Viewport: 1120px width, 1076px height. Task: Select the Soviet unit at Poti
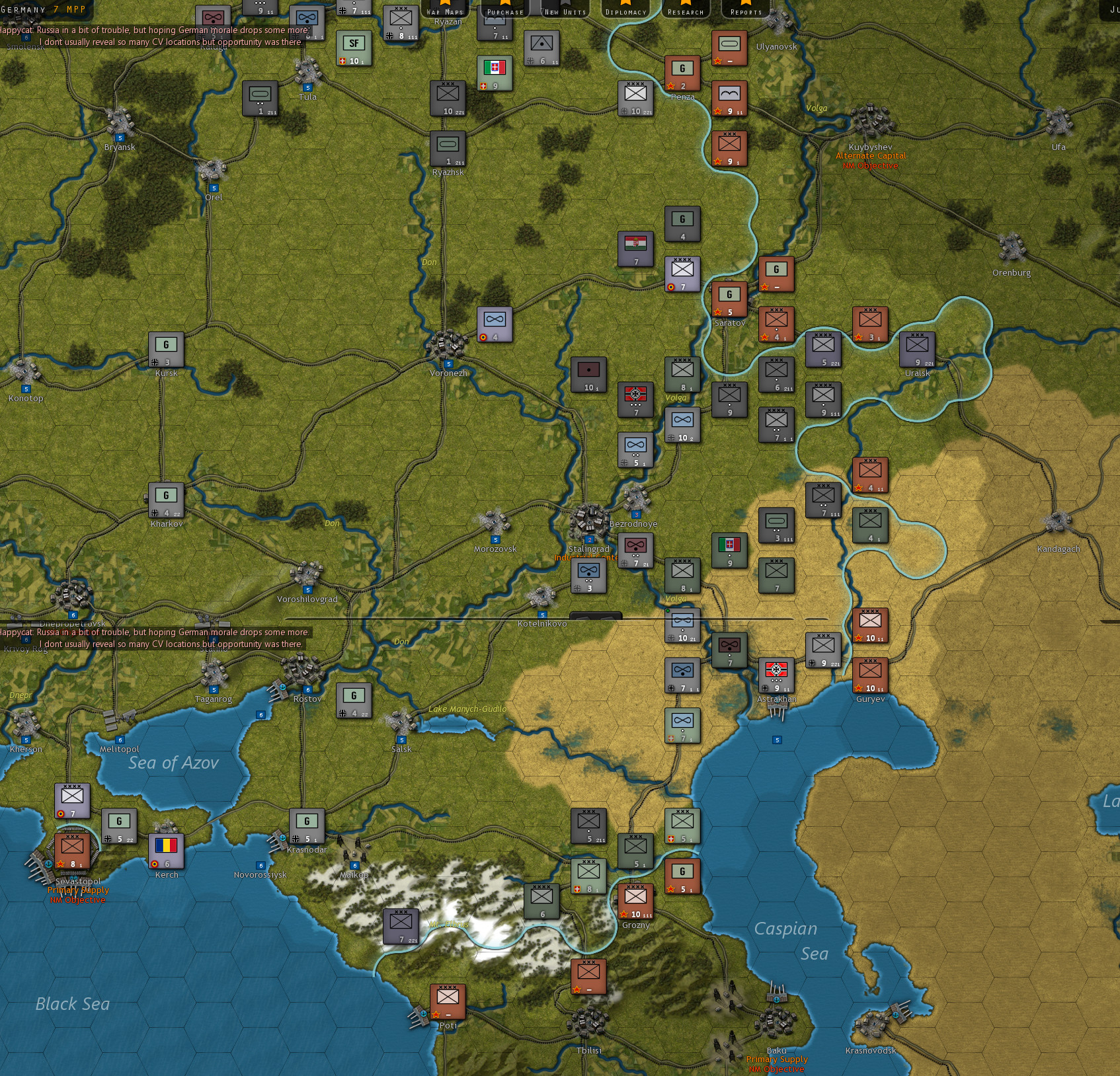(448, 1000)
